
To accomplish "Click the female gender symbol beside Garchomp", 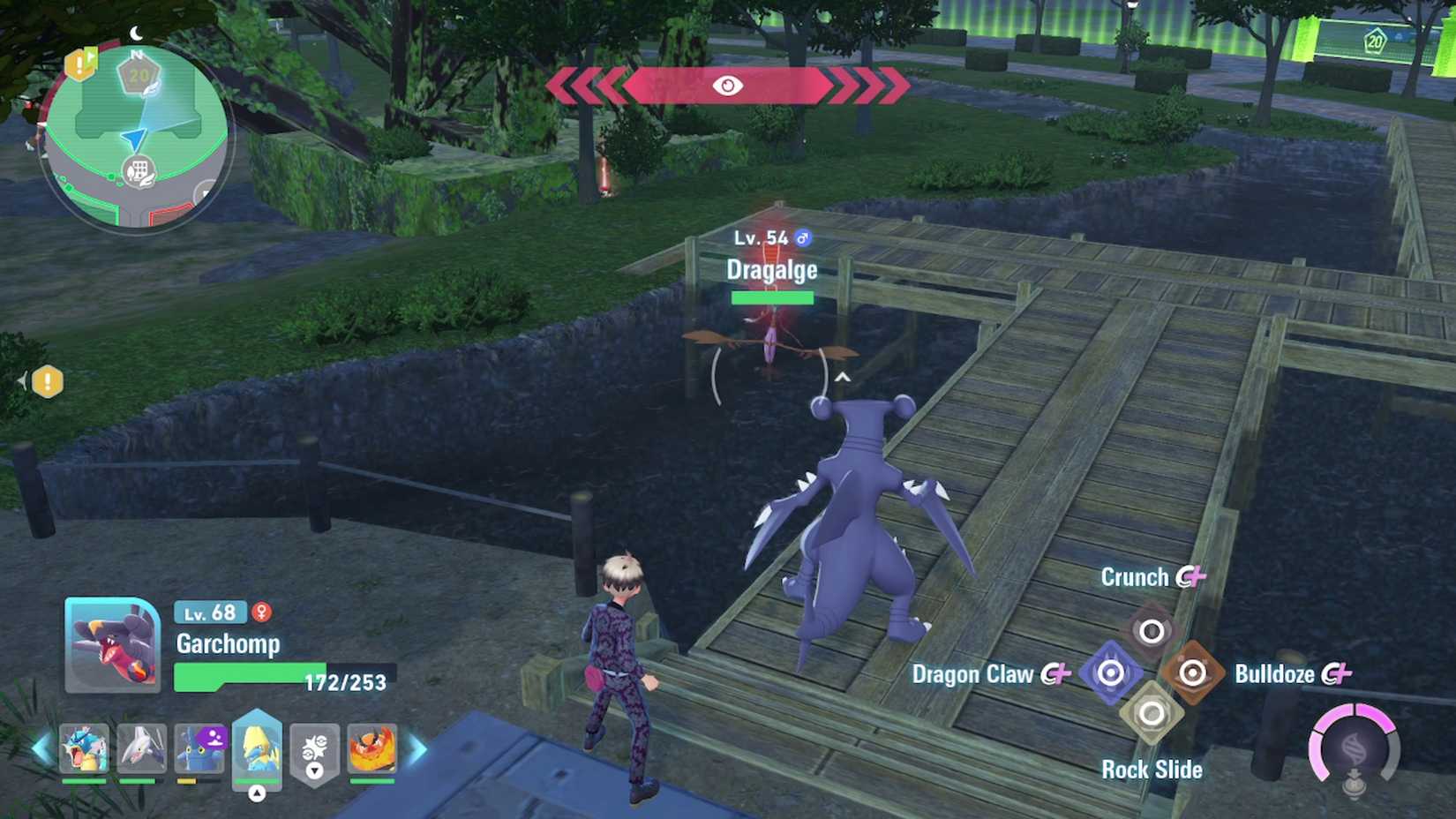I will 261,612.
